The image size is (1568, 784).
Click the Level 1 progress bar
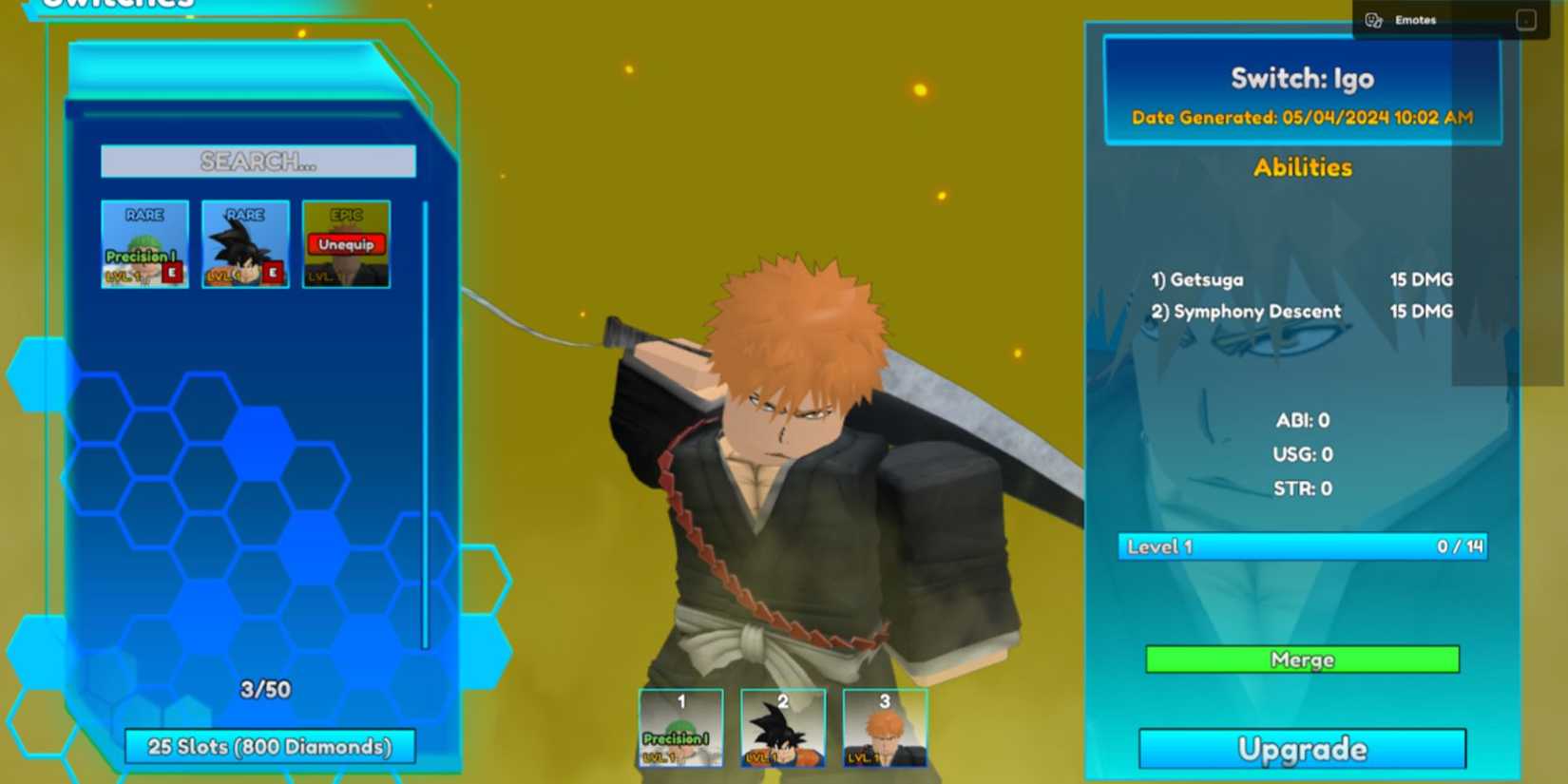pos(1300,546)
